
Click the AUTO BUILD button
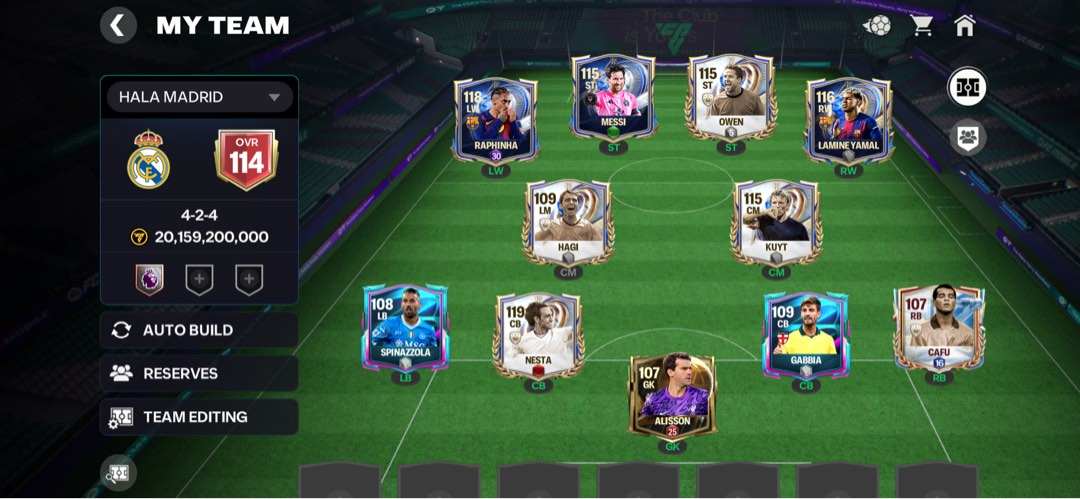click(x=199, y=330)
